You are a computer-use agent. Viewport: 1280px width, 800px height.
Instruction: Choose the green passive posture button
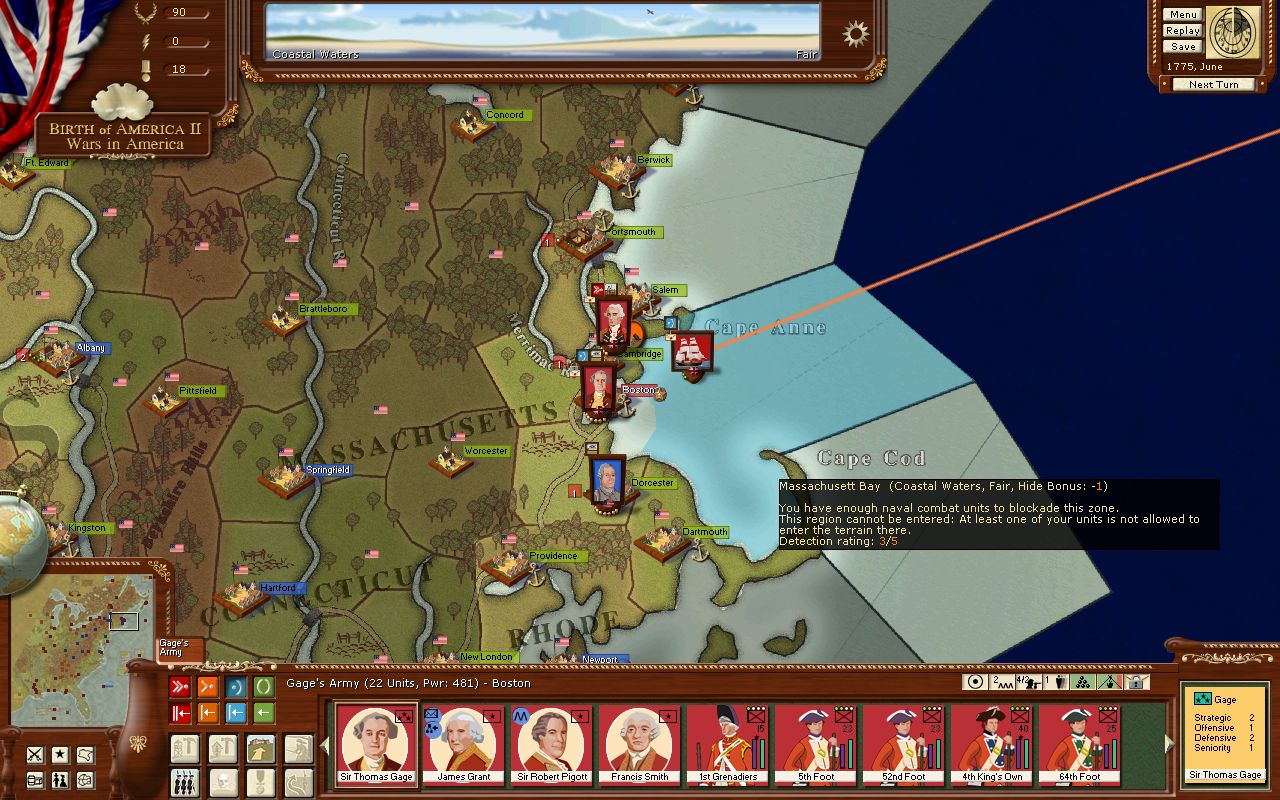coord(264,687)
